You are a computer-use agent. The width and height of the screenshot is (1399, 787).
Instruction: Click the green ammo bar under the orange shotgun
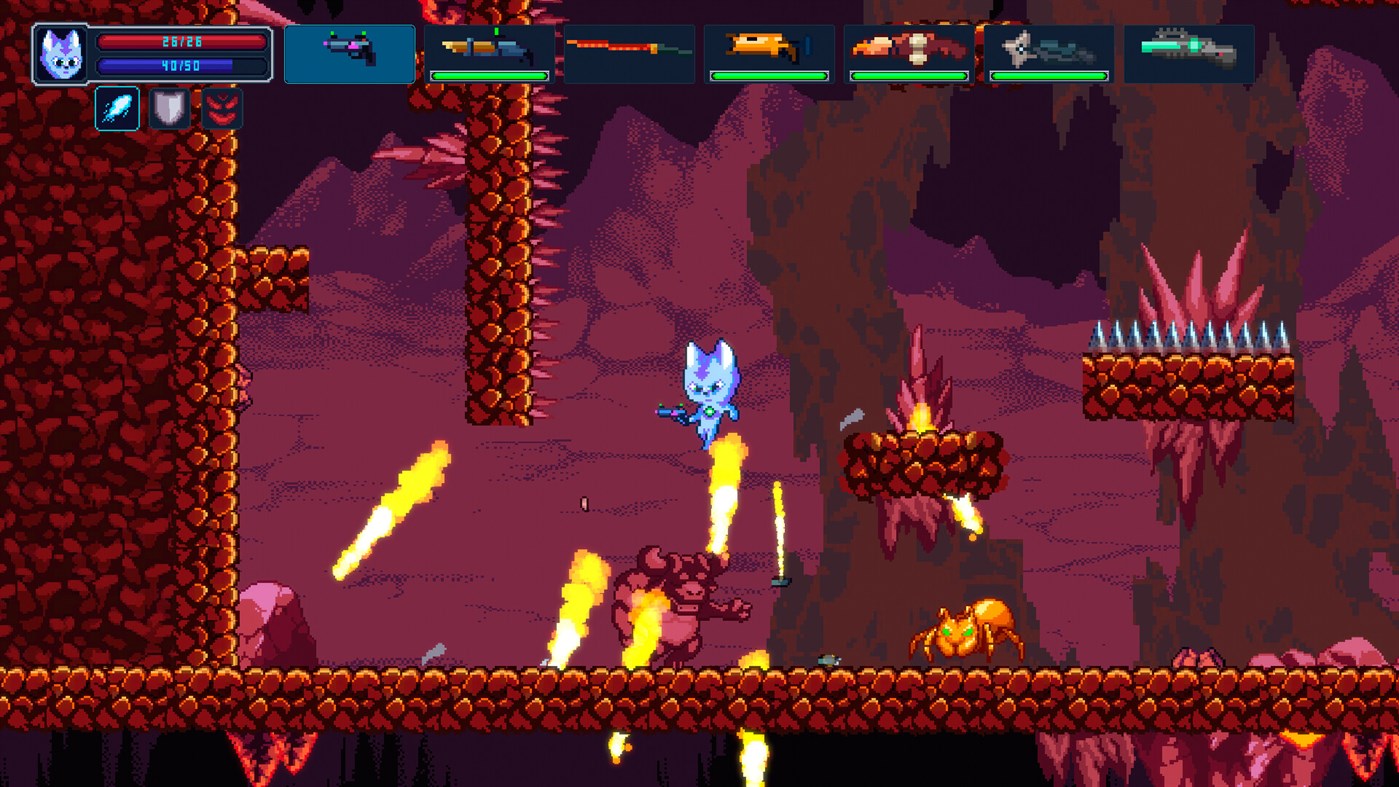click(769, 76)
